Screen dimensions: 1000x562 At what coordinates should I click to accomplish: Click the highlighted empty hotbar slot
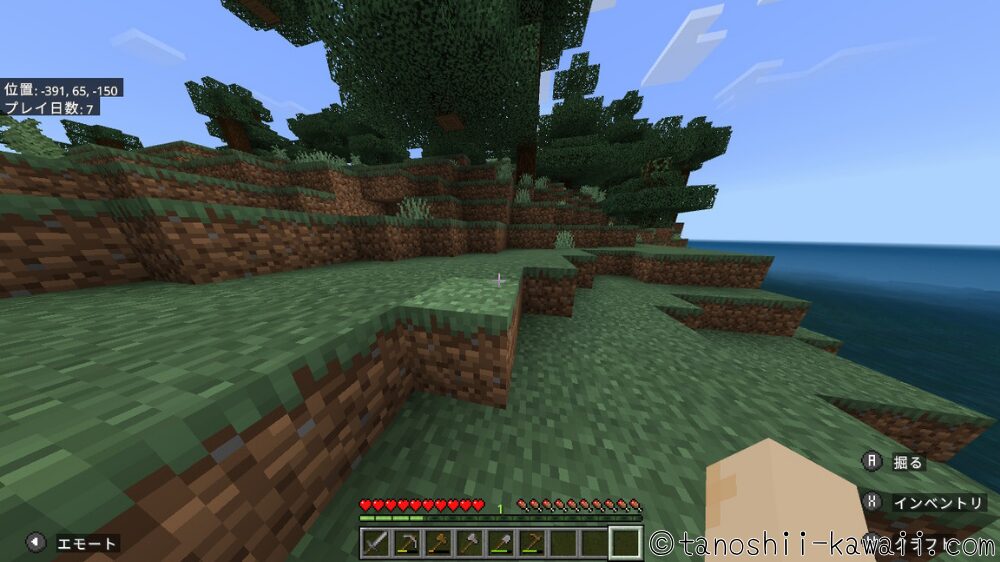(x=625, y=543)
